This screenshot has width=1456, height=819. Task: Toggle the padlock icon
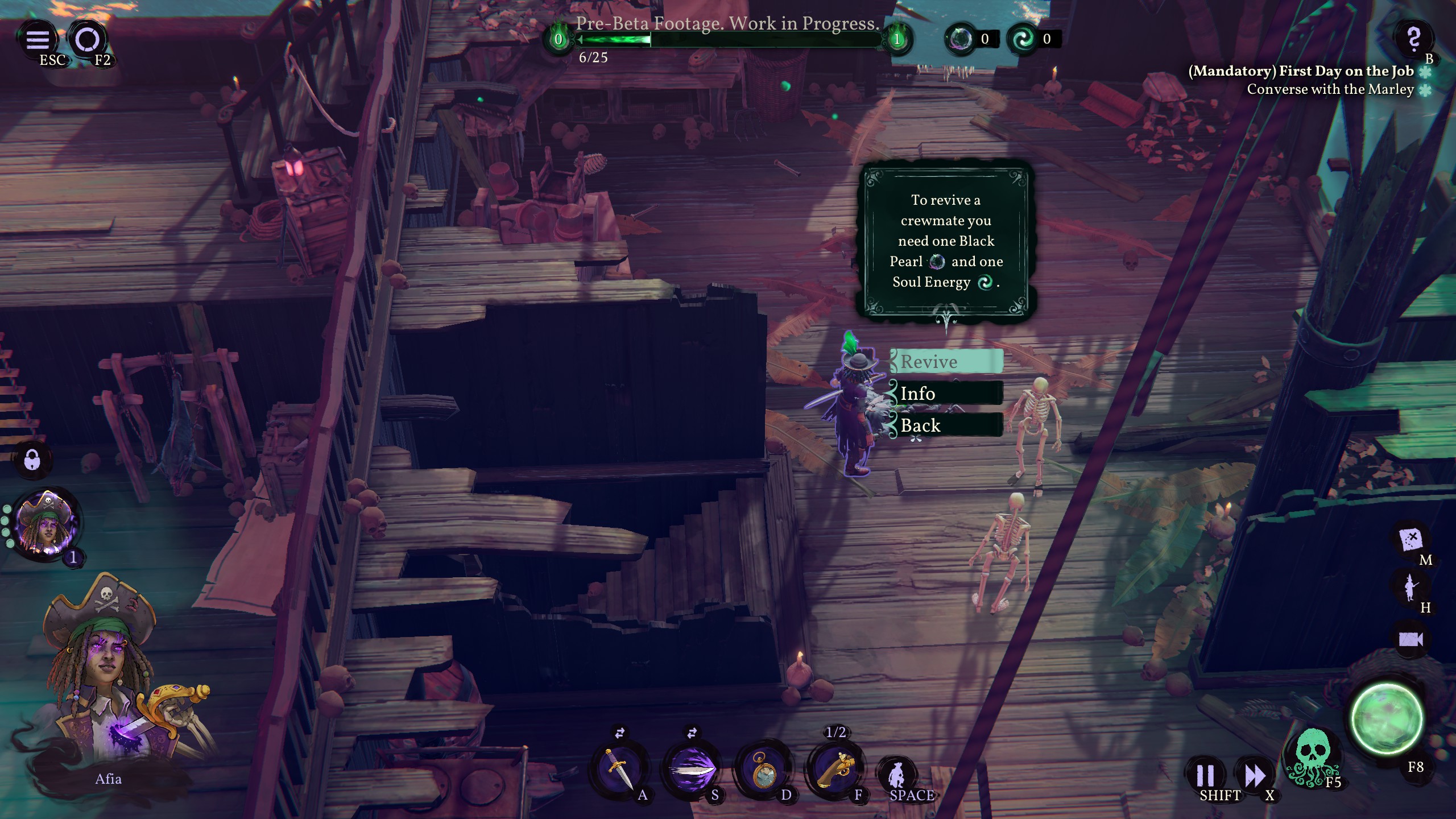point(32,459)
